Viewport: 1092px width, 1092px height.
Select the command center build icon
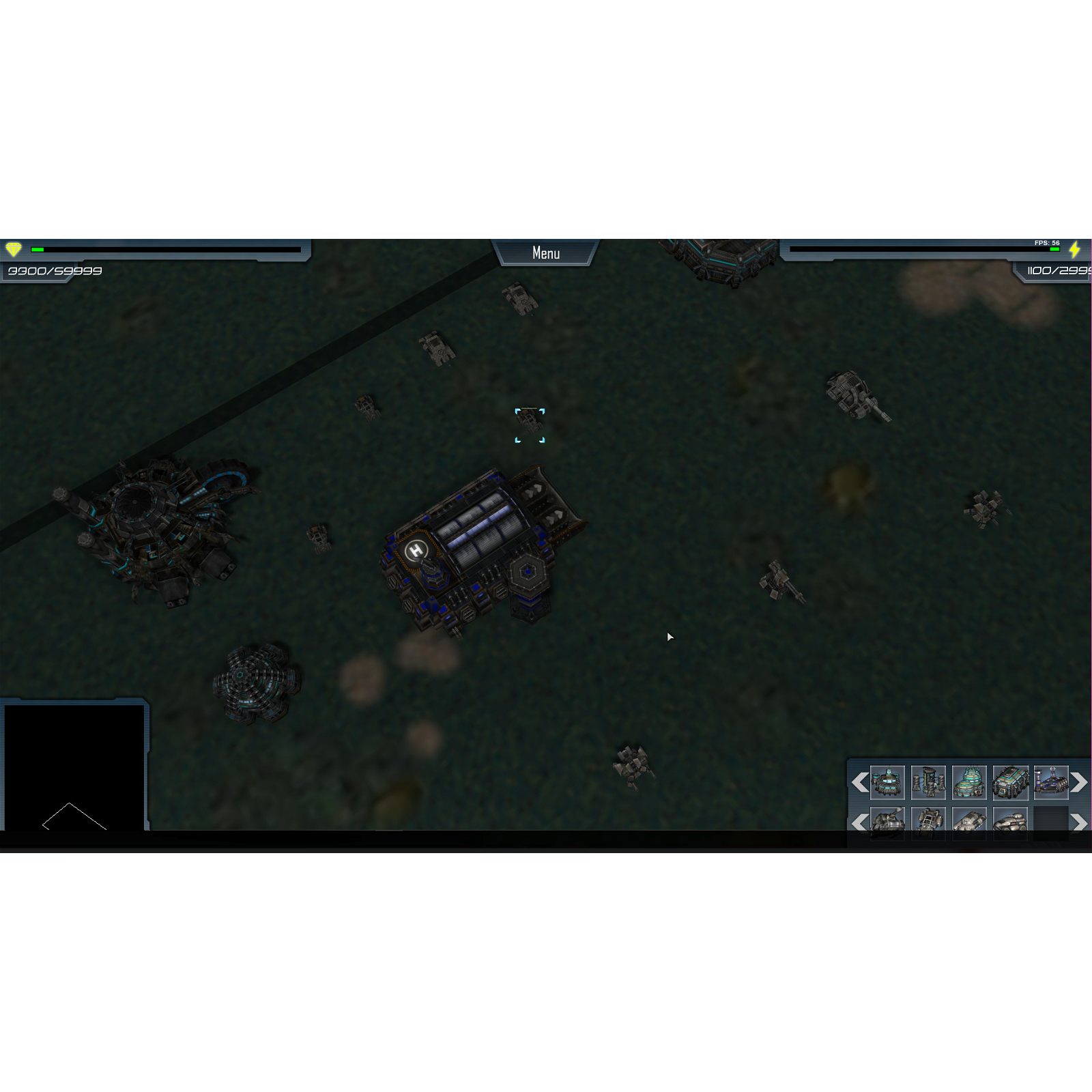pos(1052,782)
